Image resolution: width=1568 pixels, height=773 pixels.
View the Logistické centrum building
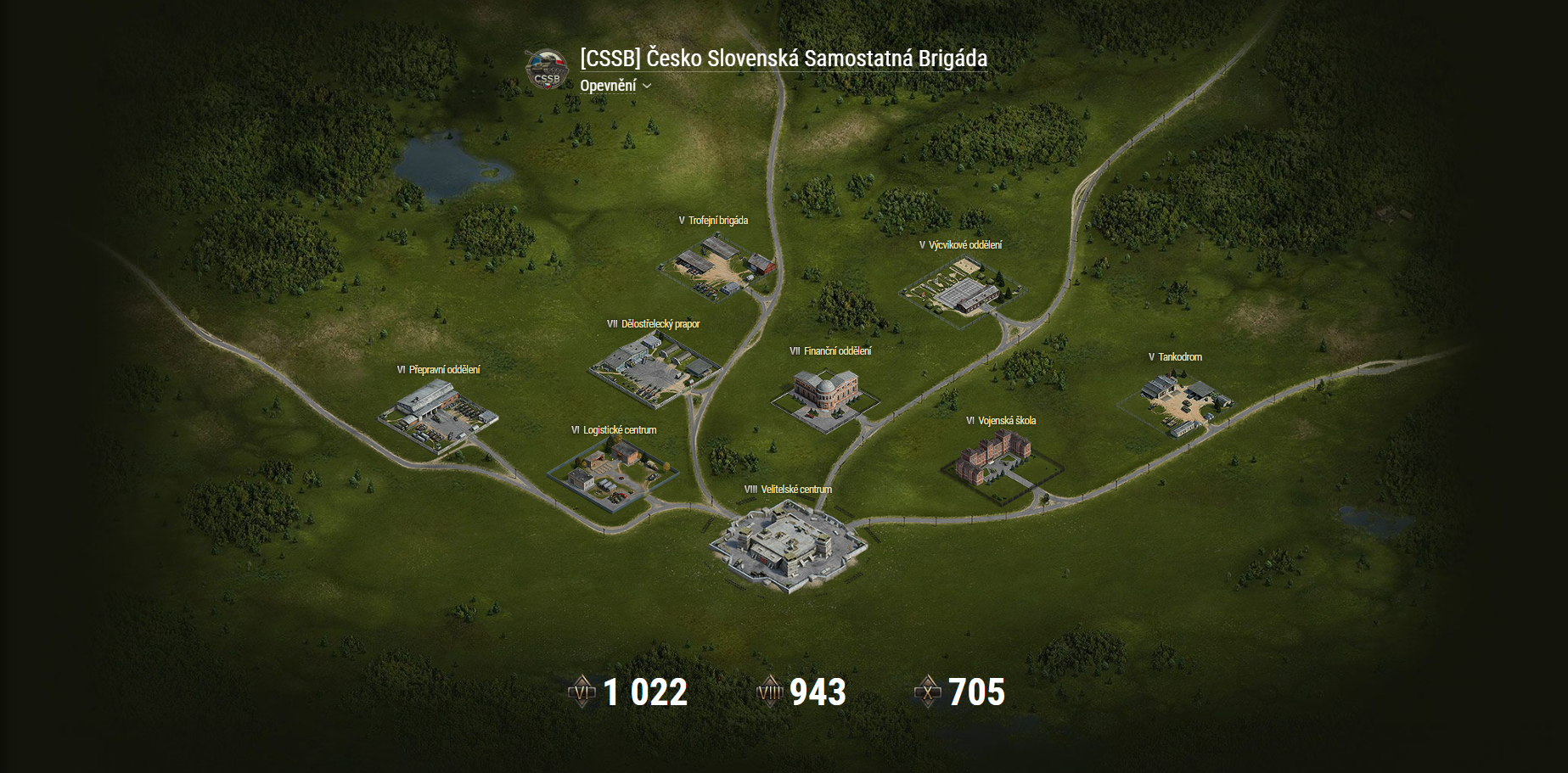tap(613, 473)
